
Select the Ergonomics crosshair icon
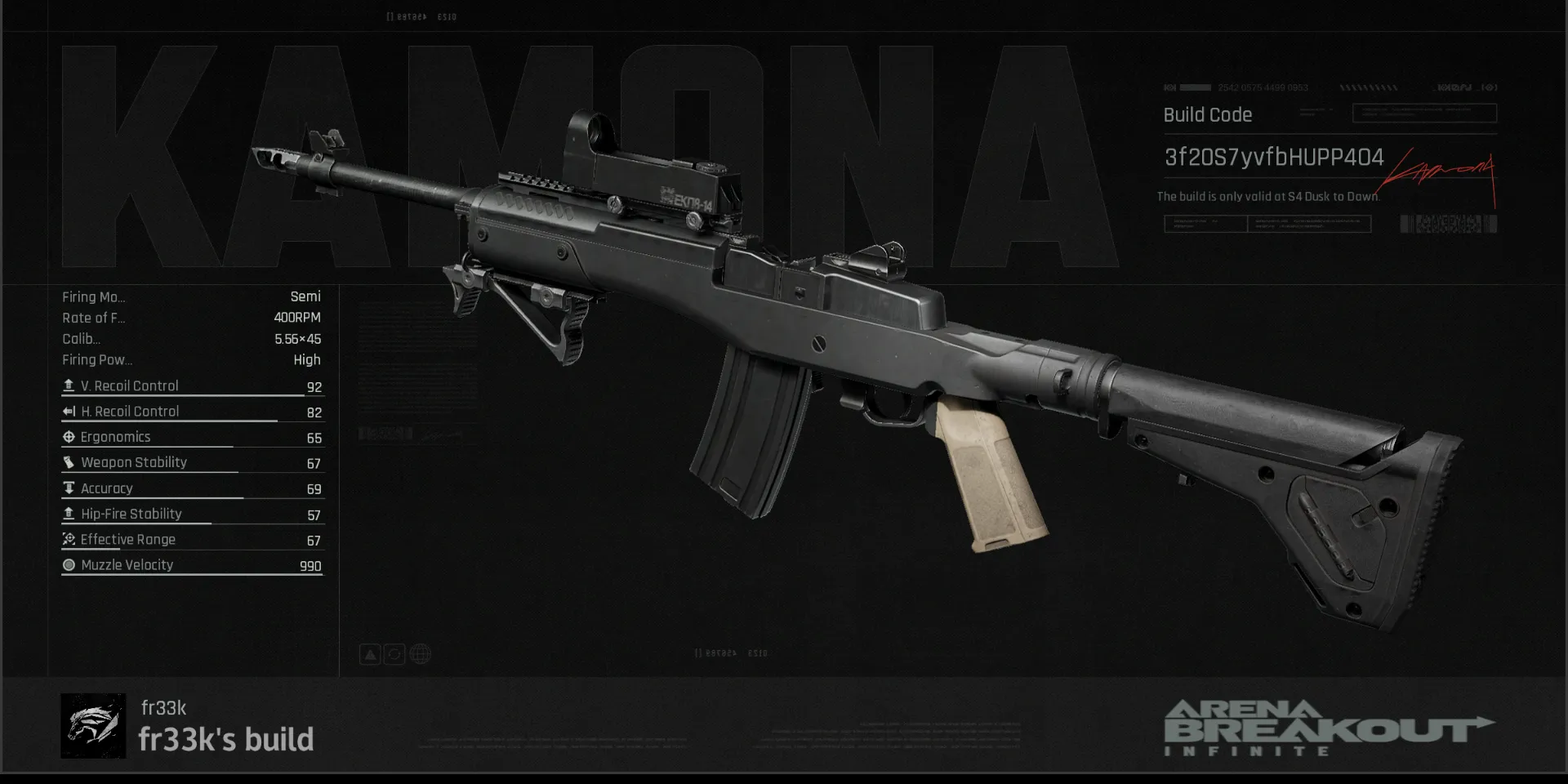tap(69, 436)
